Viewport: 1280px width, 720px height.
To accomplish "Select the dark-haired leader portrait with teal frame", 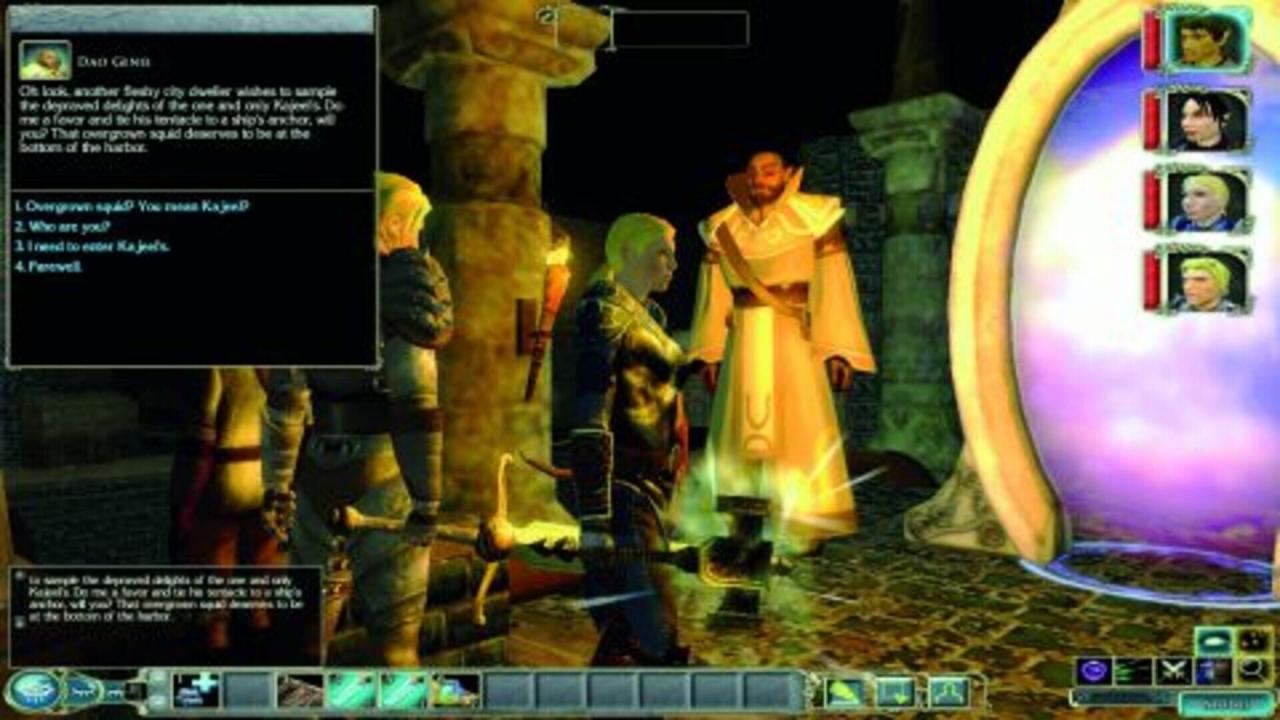I will pos(1208,40).
